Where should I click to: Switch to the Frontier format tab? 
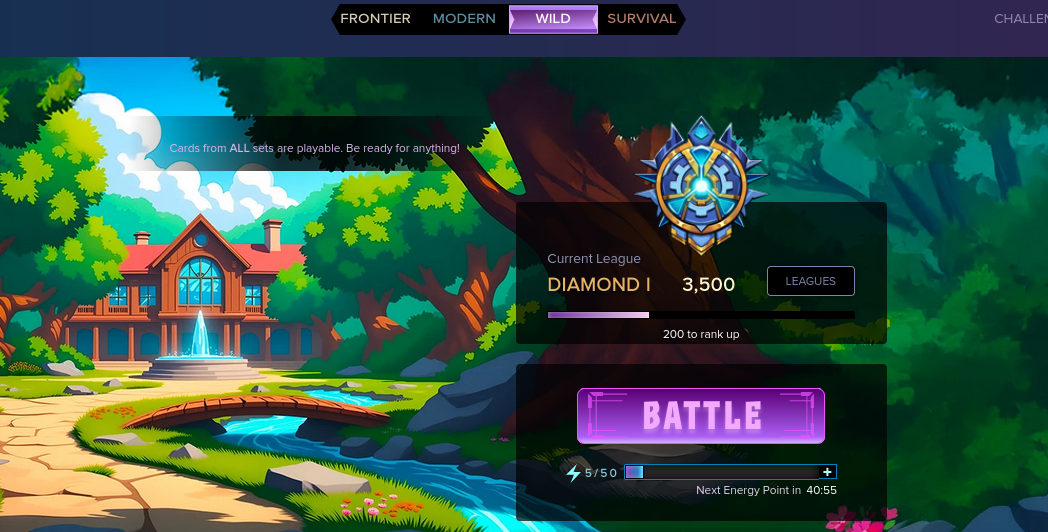[375, 19]
